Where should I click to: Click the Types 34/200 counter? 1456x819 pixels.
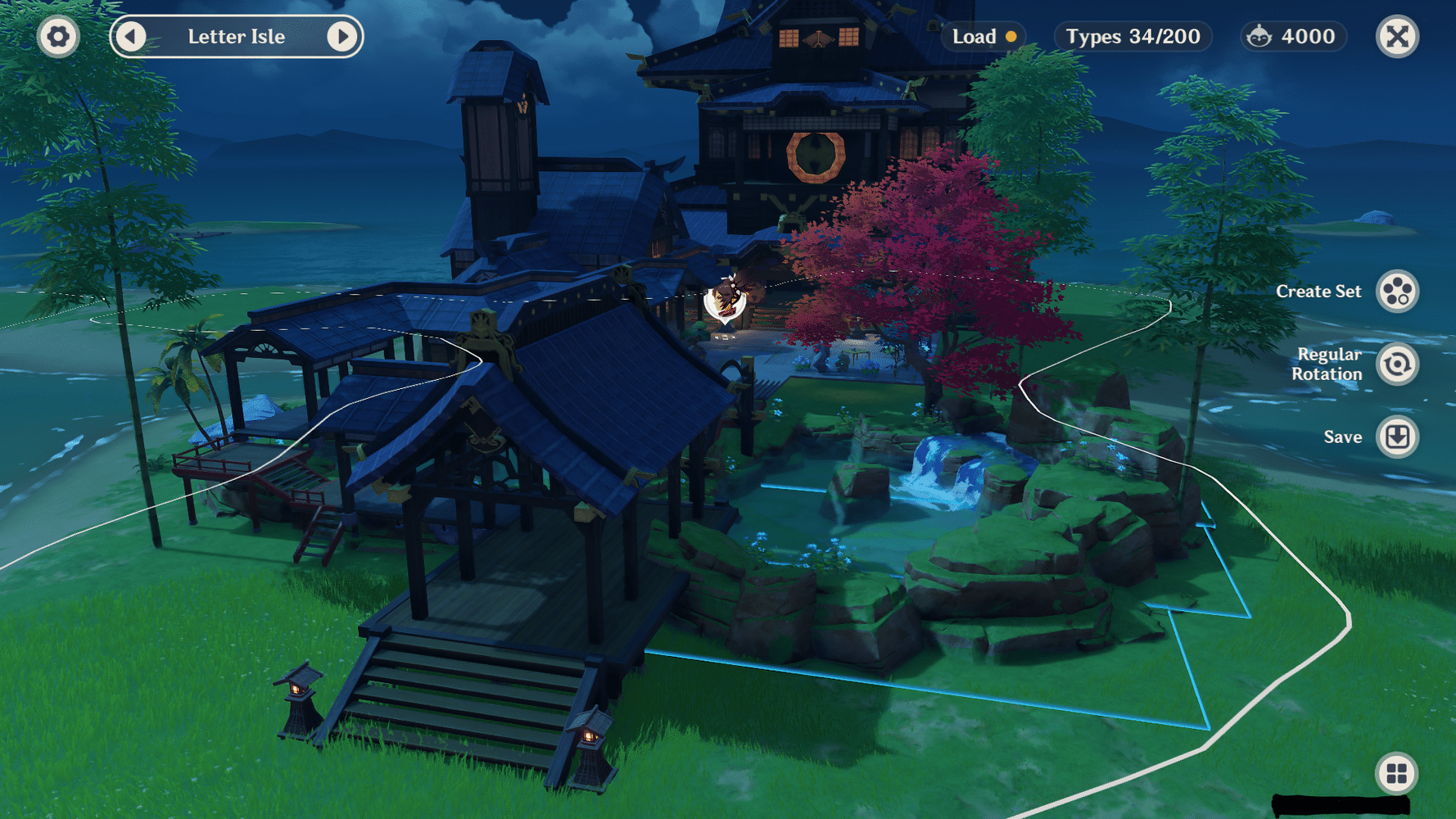click(1133, 36)
